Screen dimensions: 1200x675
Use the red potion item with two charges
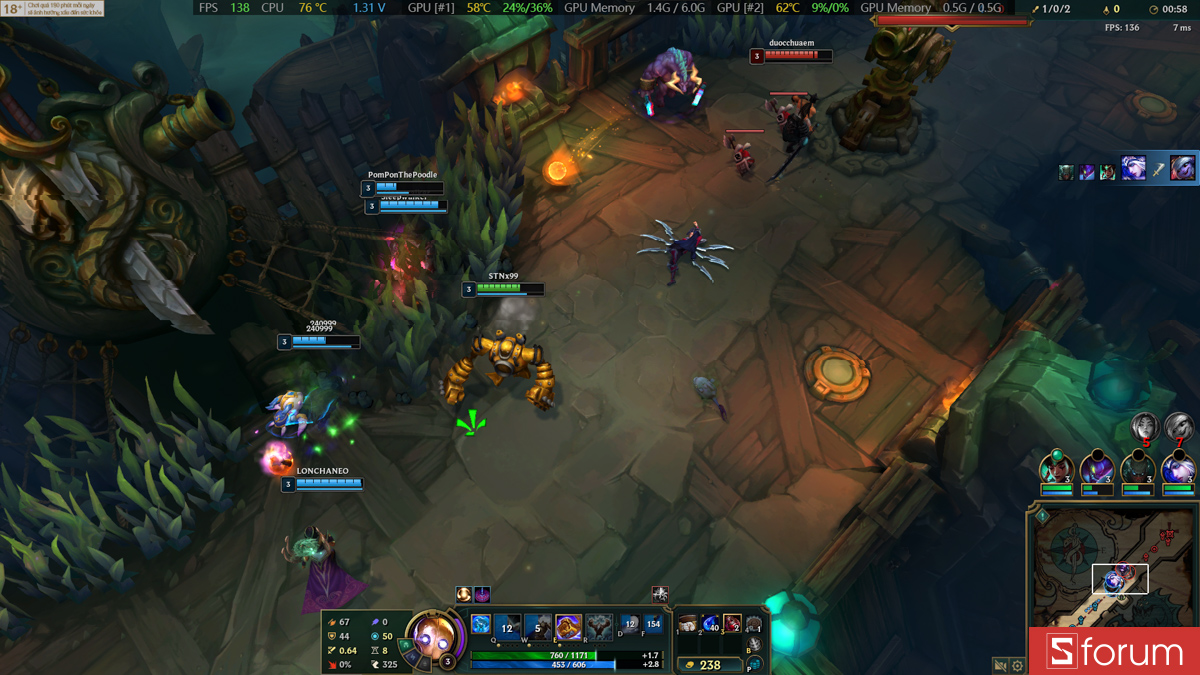tap(732, 625)
